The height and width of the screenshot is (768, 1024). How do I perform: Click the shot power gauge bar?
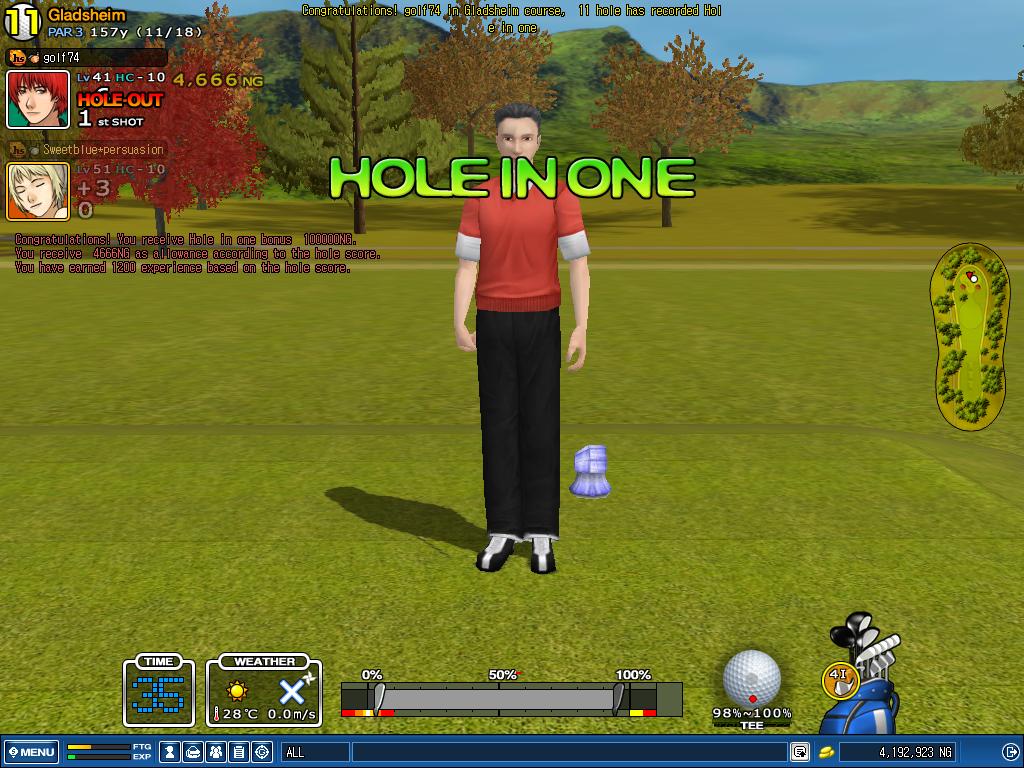498,698
